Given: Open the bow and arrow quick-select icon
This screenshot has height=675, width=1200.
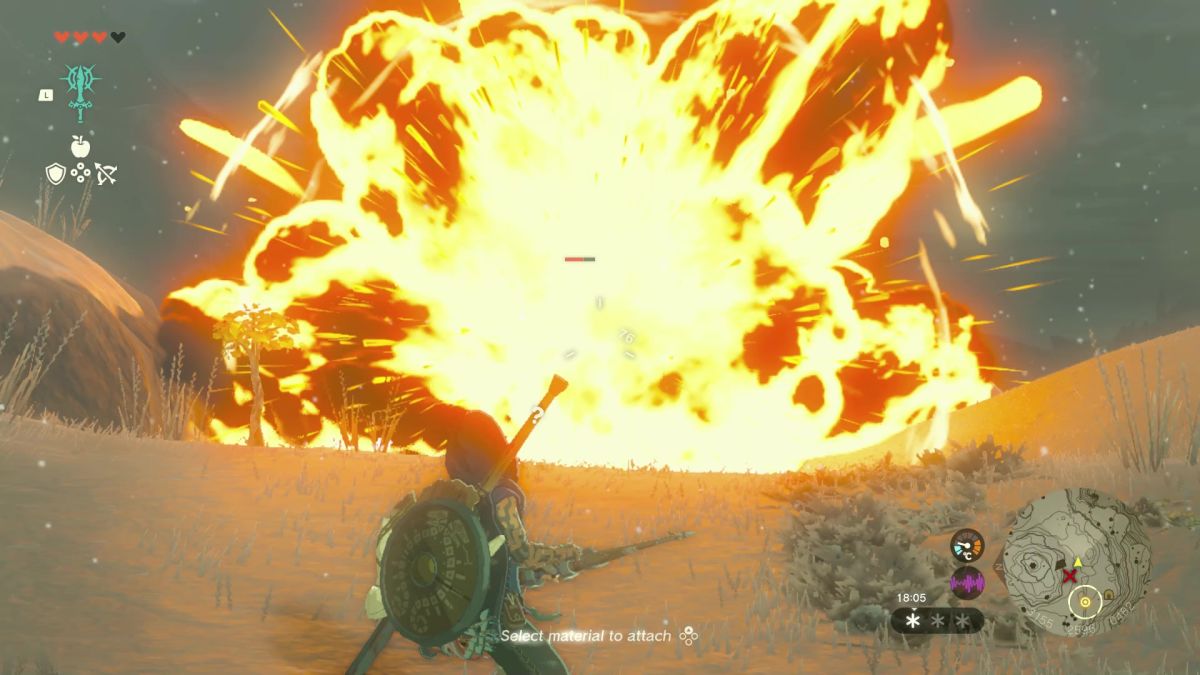Looking at the screenshot, I should pos(106,174).
